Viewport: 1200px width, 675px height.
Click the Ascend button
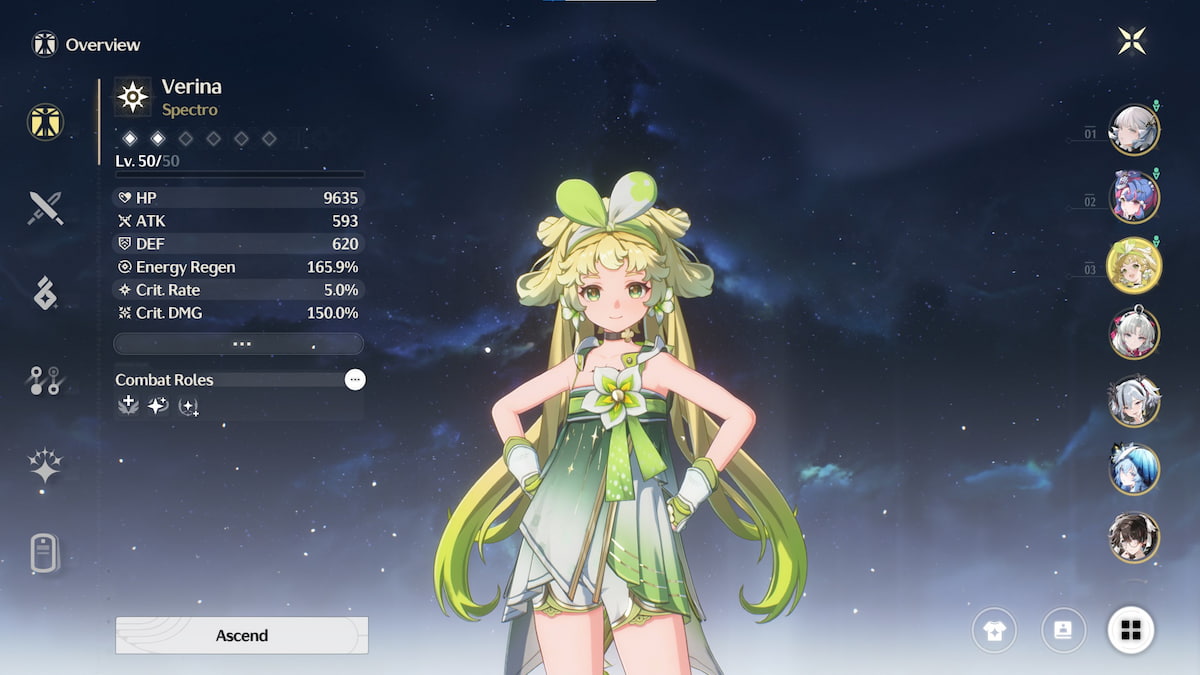tap(242, 635)
